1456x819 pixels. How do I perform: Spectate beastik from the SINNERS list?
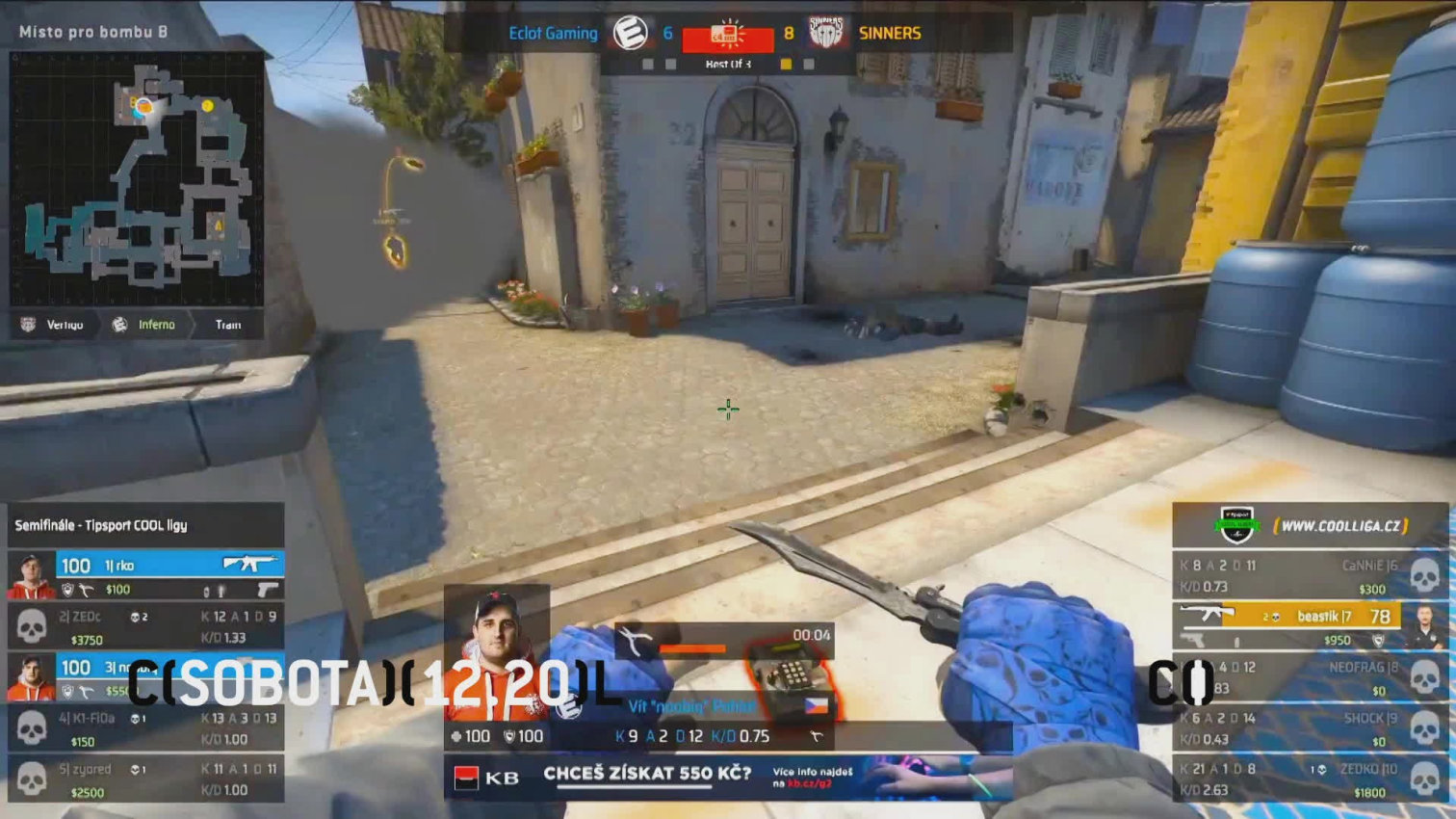(x=1310, y=626)
